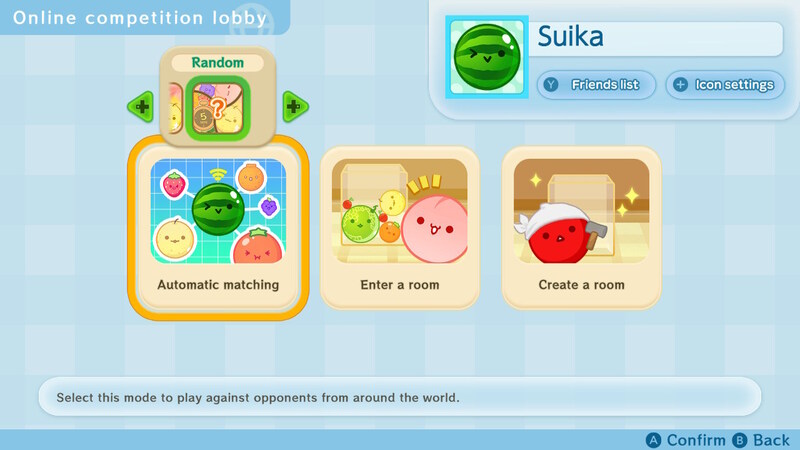Click the watermelon player icon
This screenshot has width=800, height=450.
tap(486, 57)
